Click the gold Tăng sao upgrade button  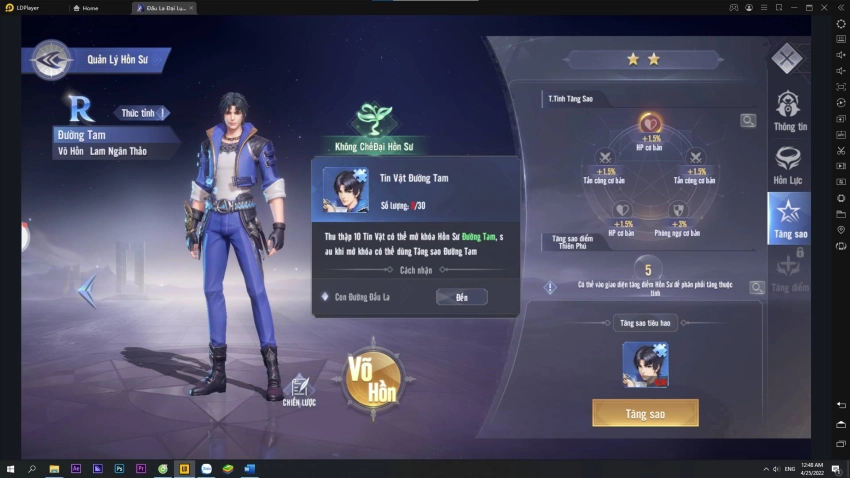pos(645,413)
